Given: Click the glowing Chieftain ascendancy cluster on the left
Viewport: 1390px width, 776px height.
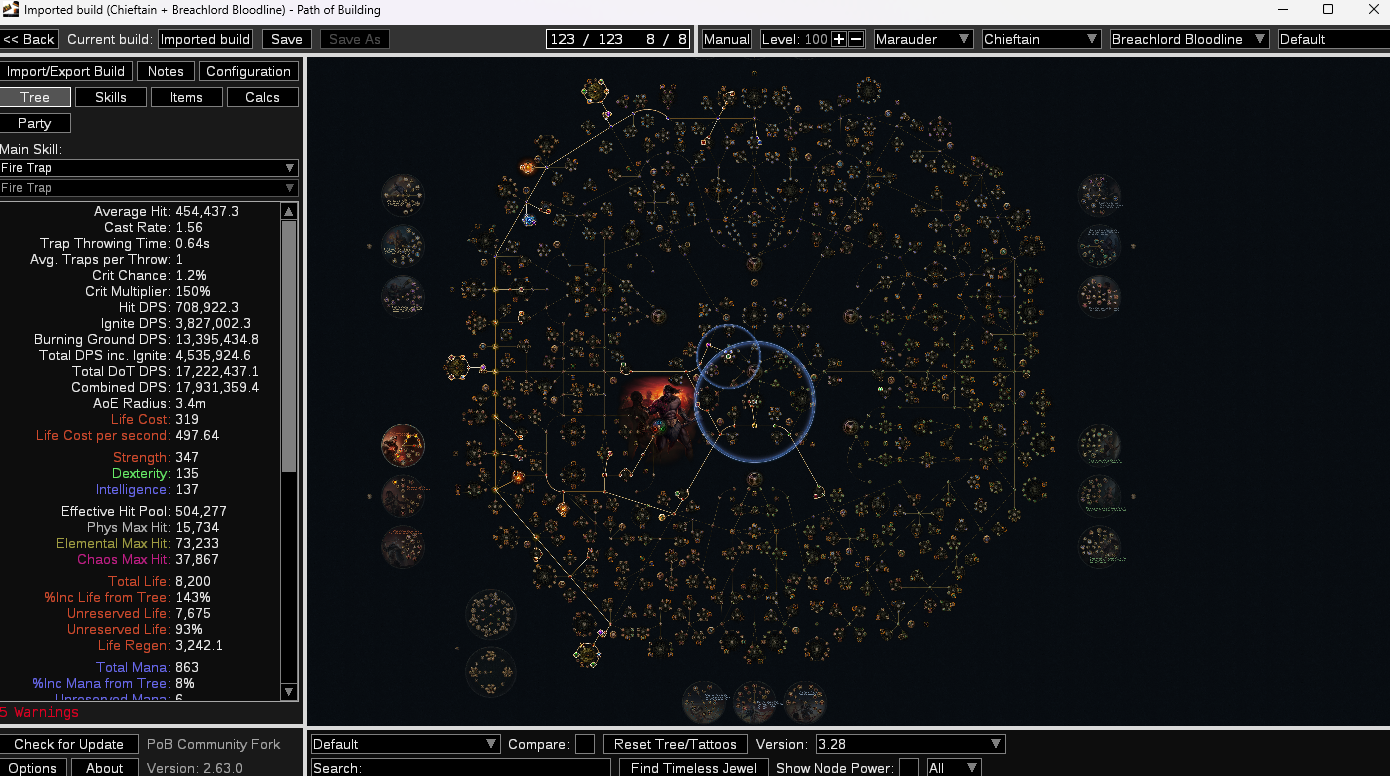Looking at the screenshot, I should [x=403, y=445].
